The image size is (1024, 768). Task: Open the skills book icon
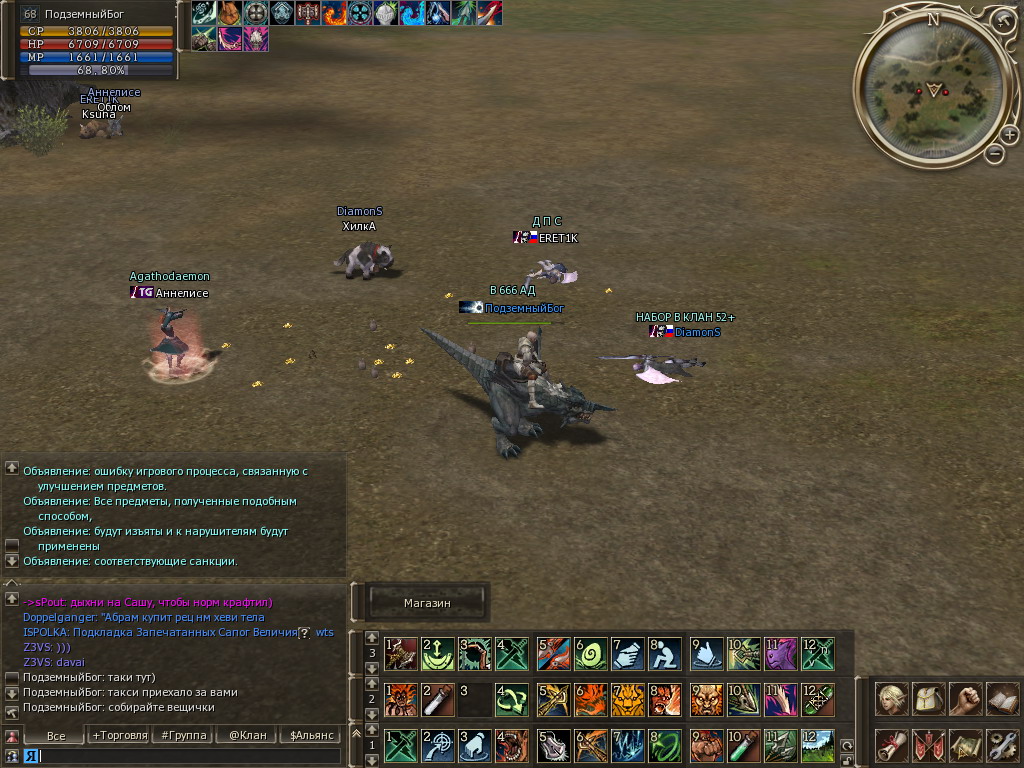pos(1002,699)
